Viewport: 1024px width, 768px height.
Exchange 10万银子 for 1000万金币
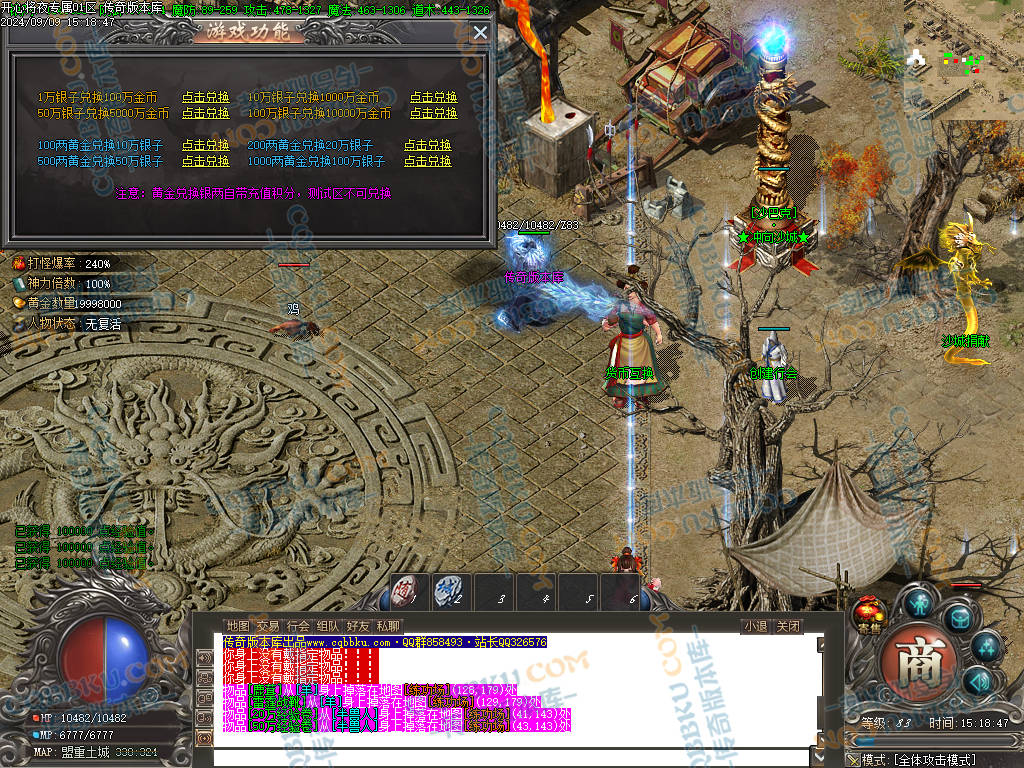click(x=433, y=98)
